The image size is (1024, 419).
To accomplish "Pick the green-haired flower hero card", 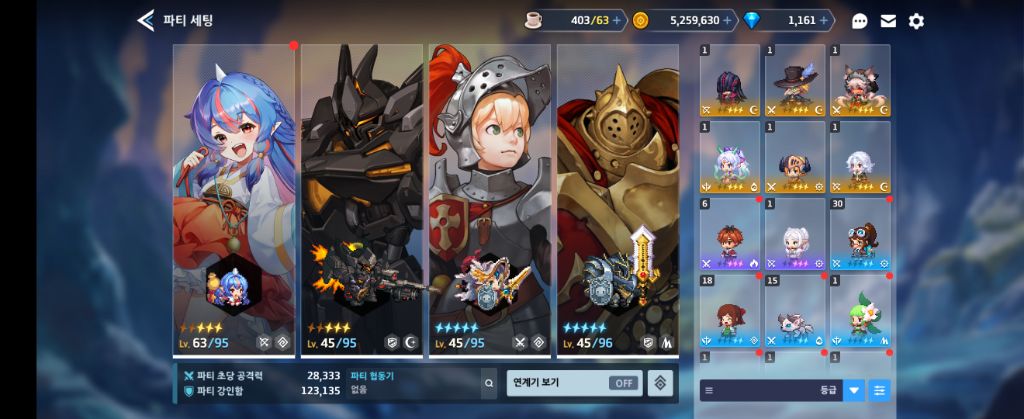I will tap(860, 311).
